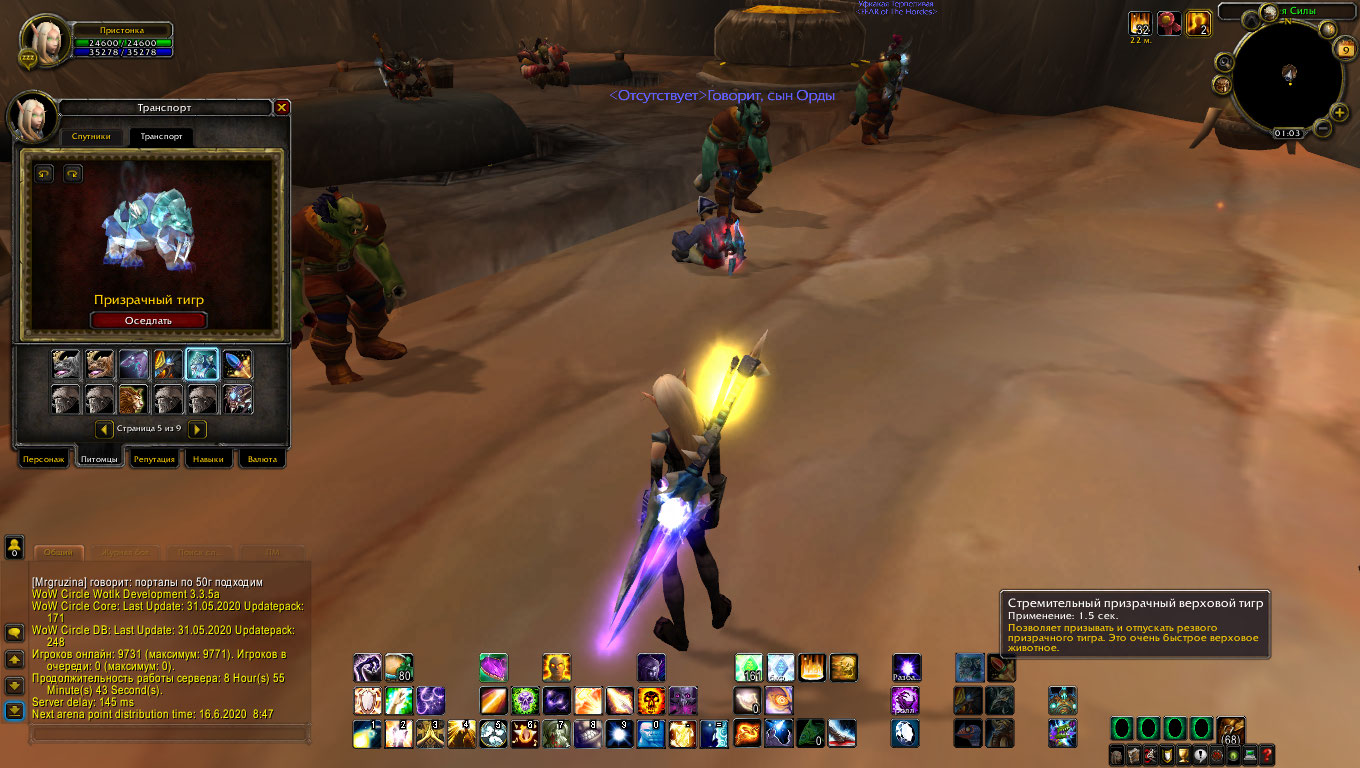Open the backpack bag slot
The image size is (1360, 768).
(1231, 729)
